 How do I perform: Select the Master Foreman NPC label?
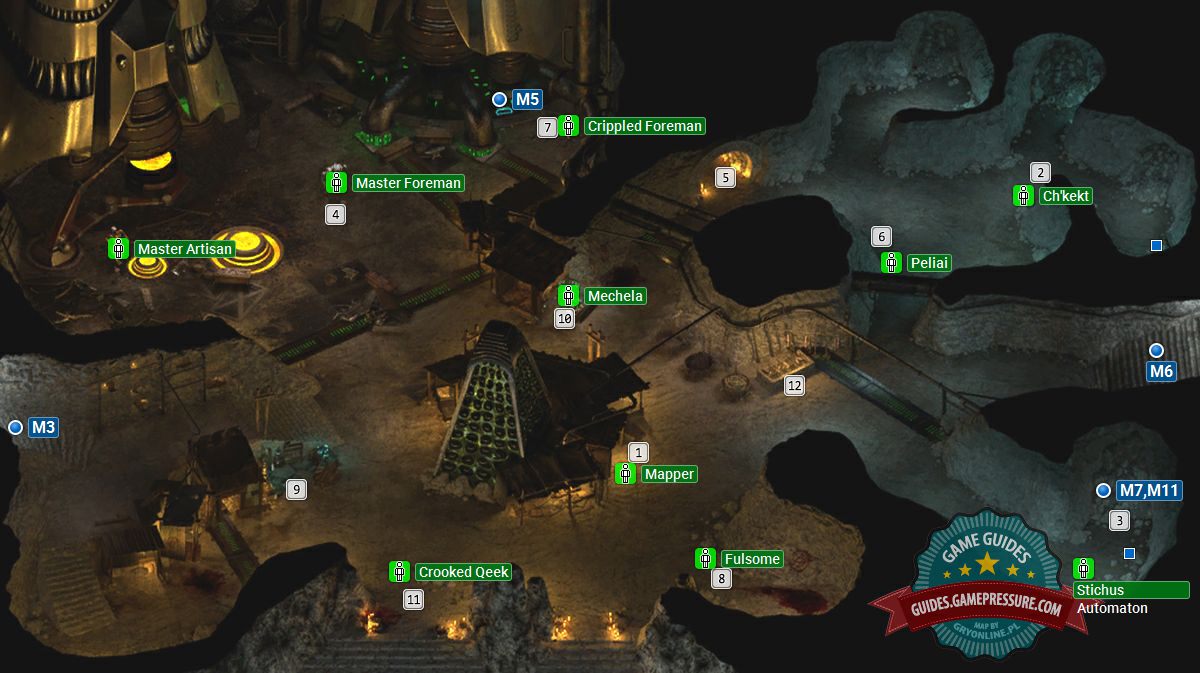point(408,183)
